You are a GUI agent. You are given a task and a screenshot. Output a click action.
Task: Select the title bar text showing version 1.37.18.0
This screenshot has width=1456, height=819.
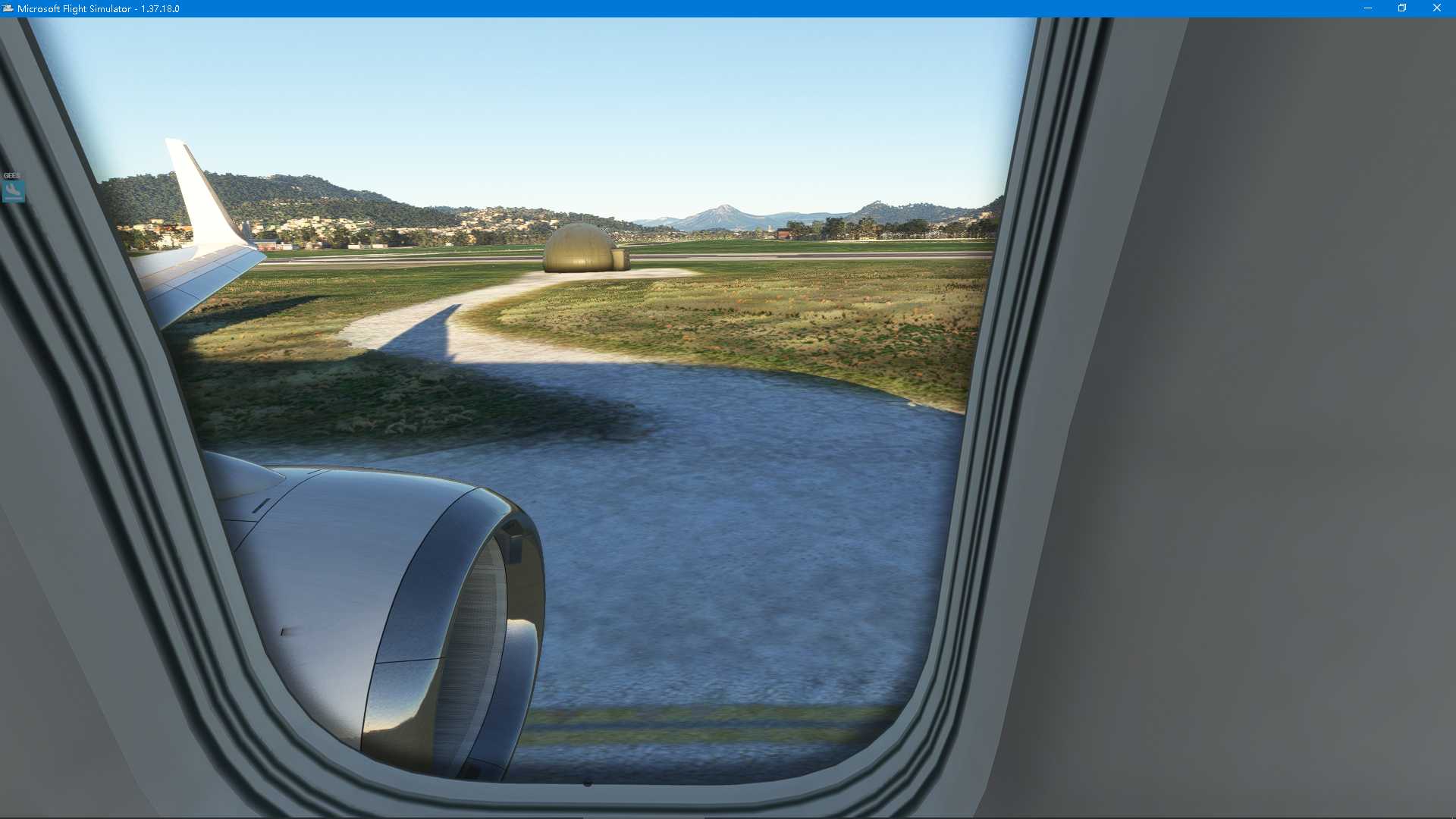click(99, 8)
